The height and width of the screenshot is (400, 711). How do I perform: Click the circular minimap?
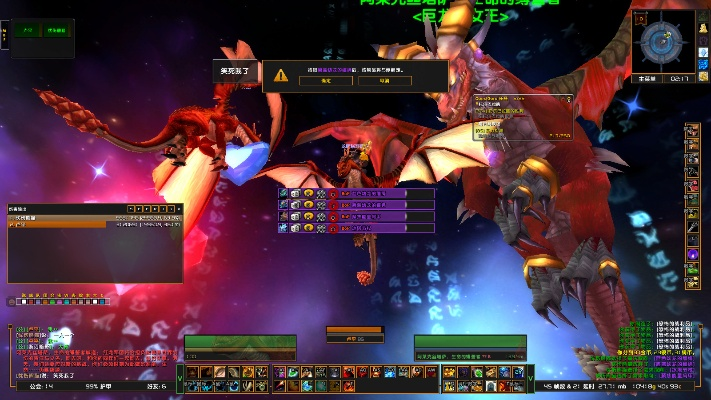[661, 41]
